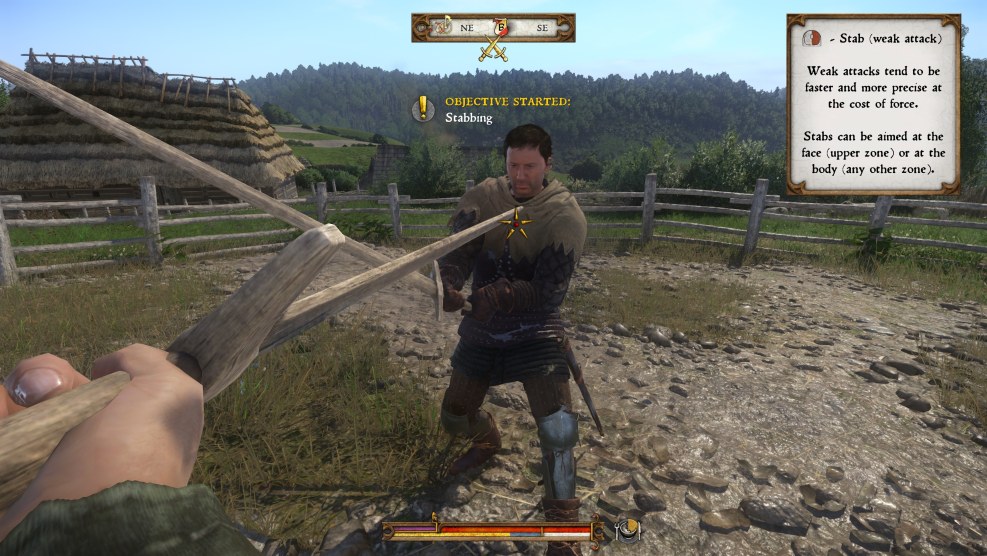Select the shield quest marker on the compass
Screen dimensions: 987x556
(502, 27)
